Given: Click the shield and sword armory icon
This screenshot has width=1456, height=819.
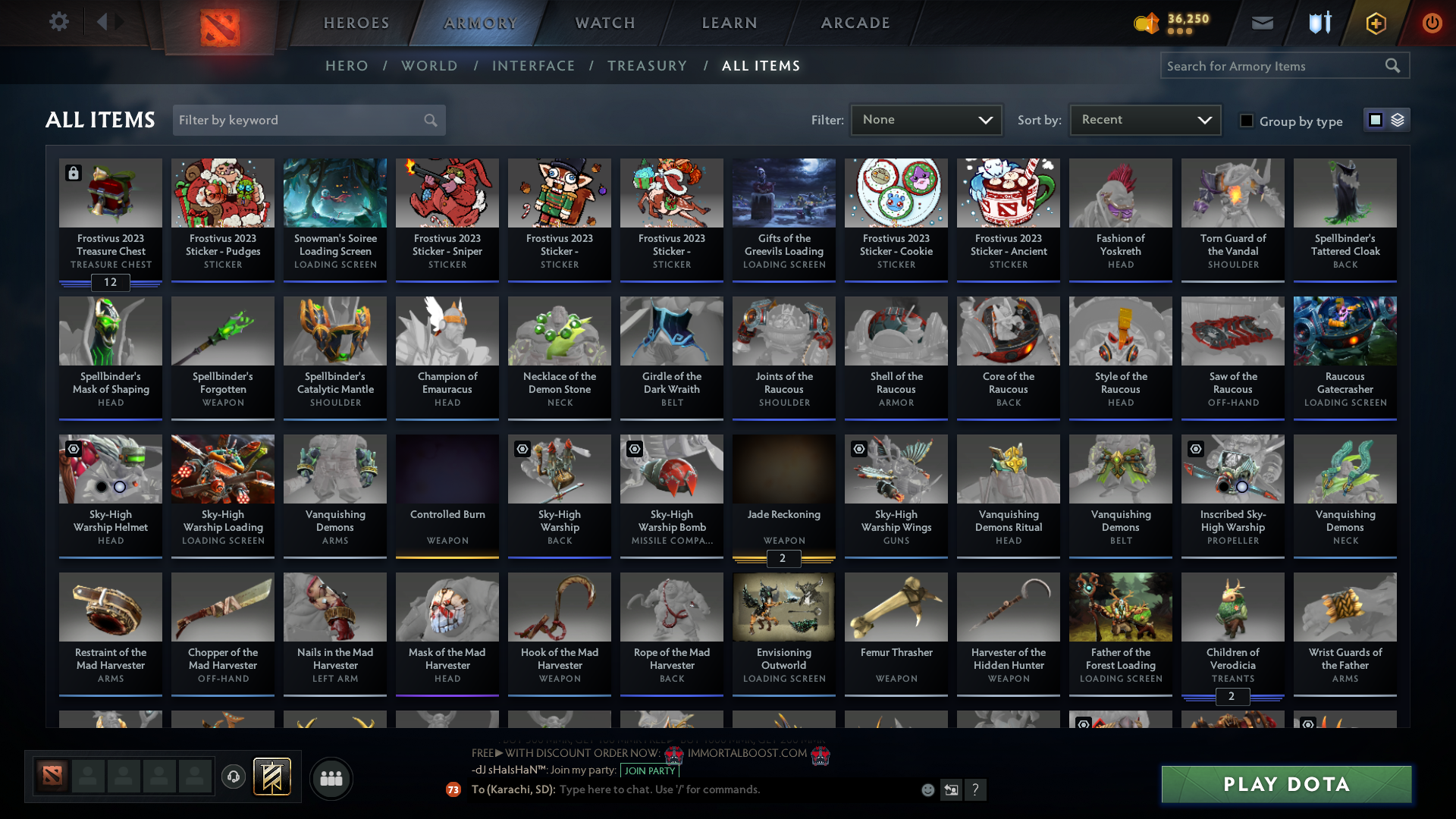Looking at the screenshot, I should coord(1319,23).
